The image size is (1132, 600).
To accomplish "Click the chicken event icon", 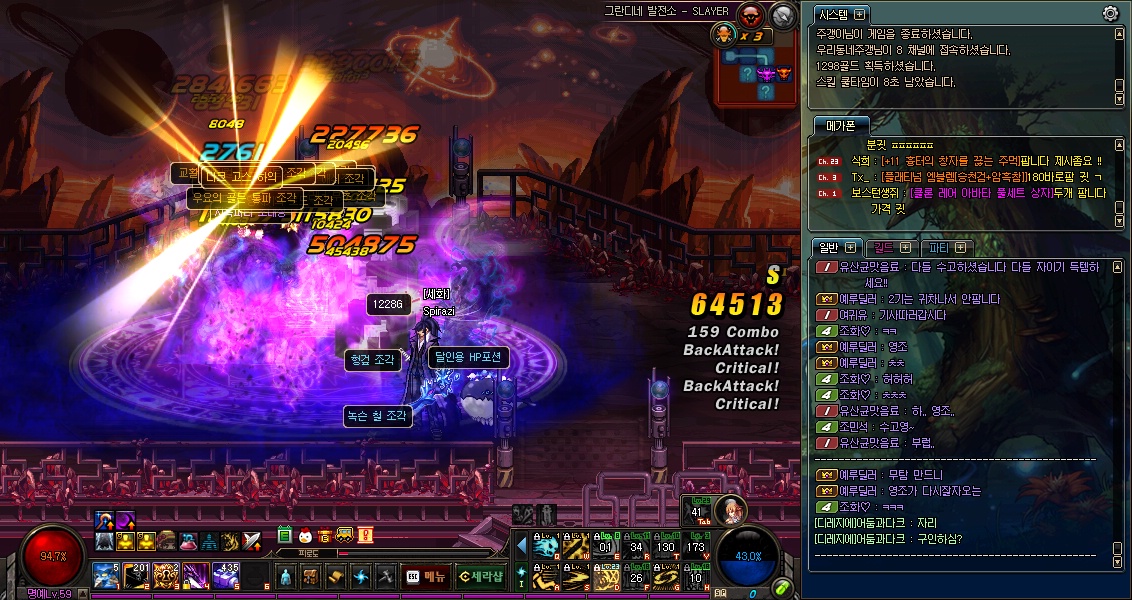I will coord(305,535).
